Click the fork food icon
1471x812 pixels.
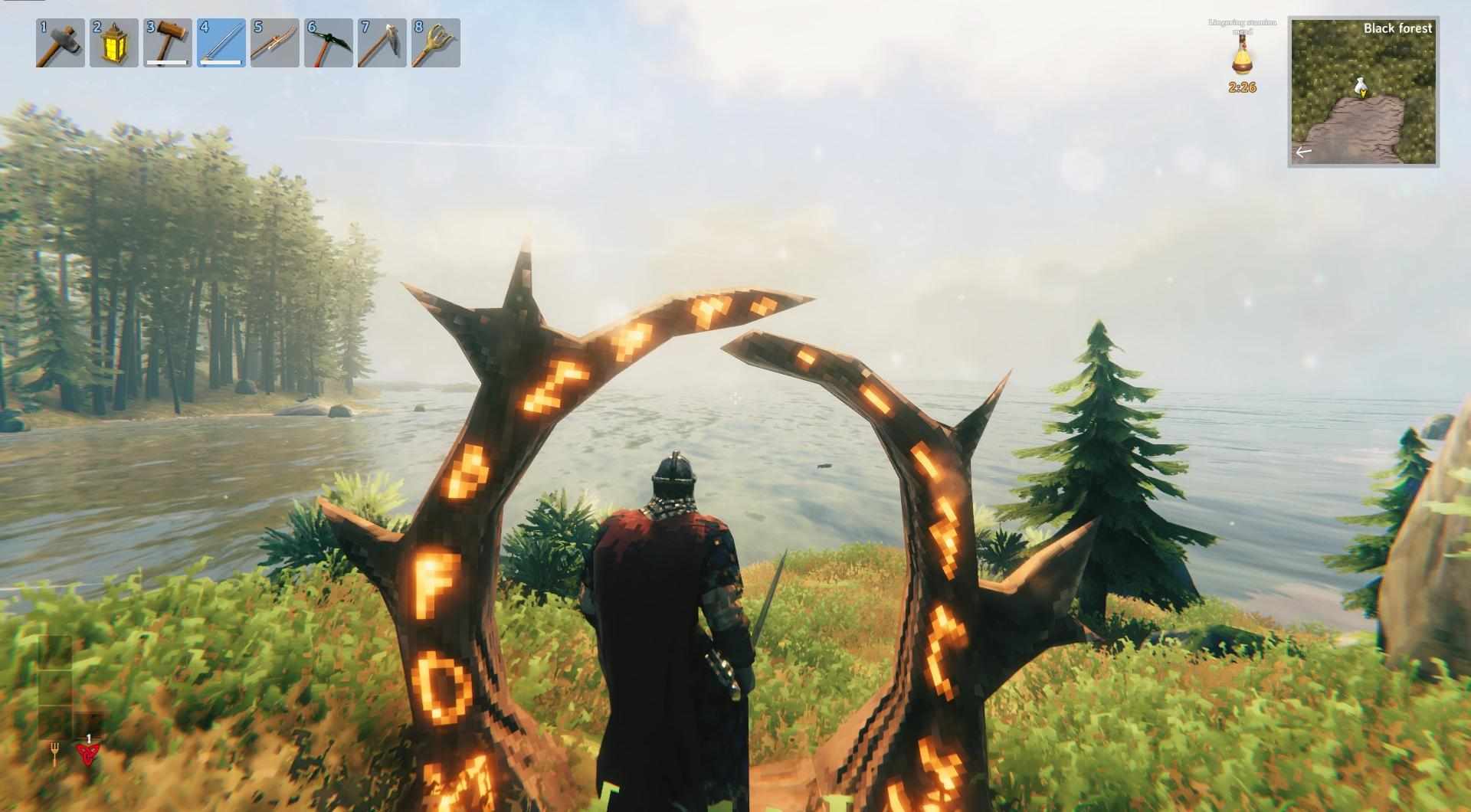pyautogui.click(x=55, y=754)
